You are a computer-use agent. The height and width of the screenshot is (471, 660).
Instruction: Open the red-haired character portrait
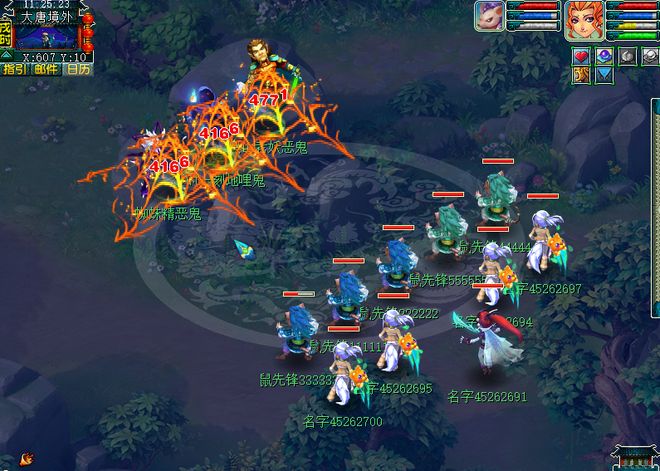point(584,20)
